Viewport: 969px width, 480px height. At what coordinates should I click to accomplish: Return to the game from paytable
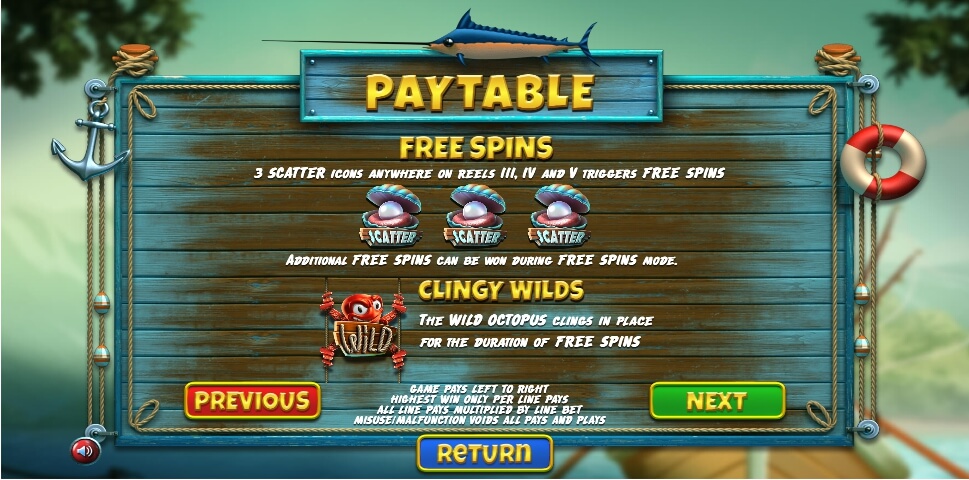484,453
